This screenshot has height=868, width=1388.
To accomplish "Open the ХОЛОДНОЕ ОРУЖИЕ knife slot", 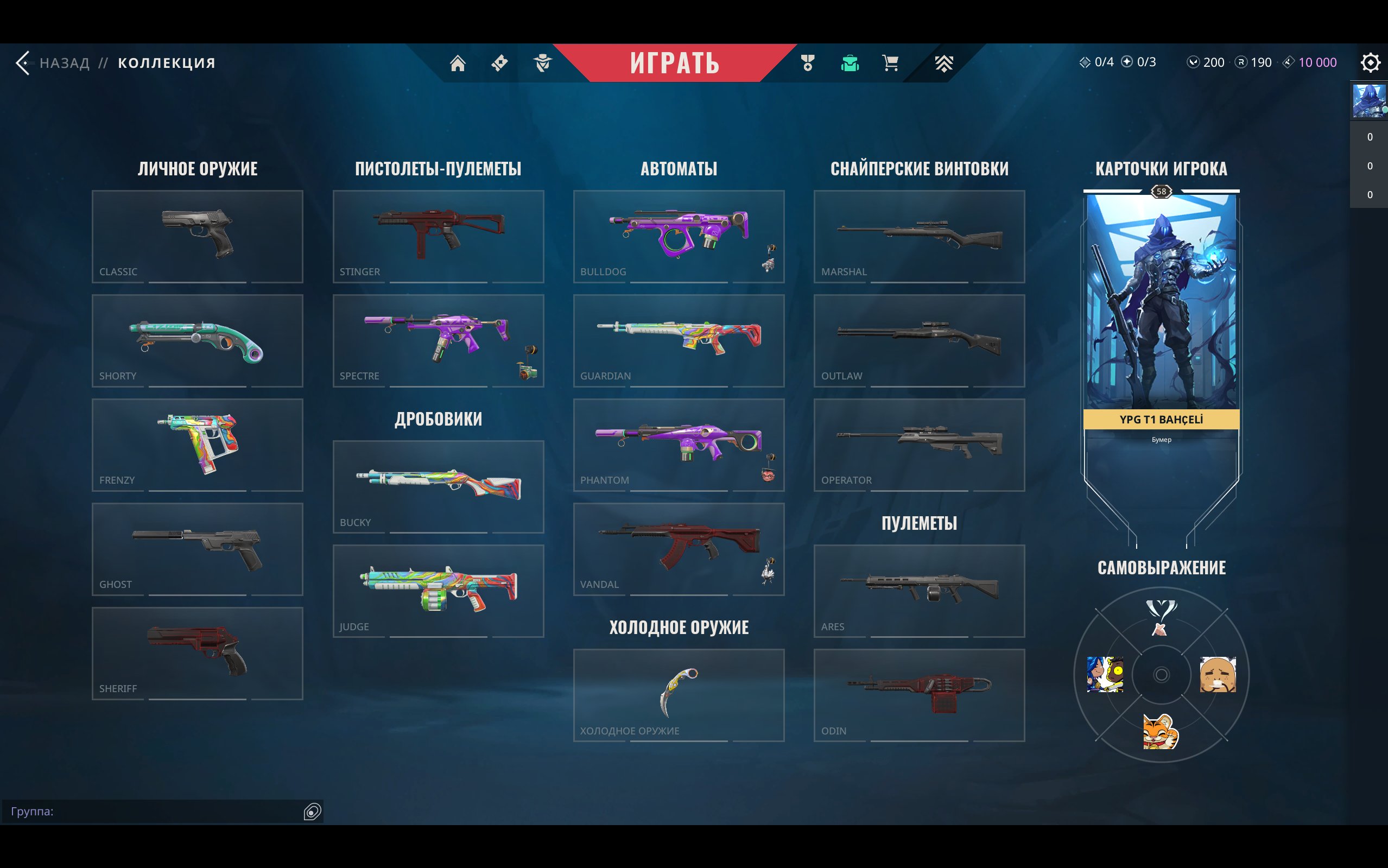I will point(677,695).
